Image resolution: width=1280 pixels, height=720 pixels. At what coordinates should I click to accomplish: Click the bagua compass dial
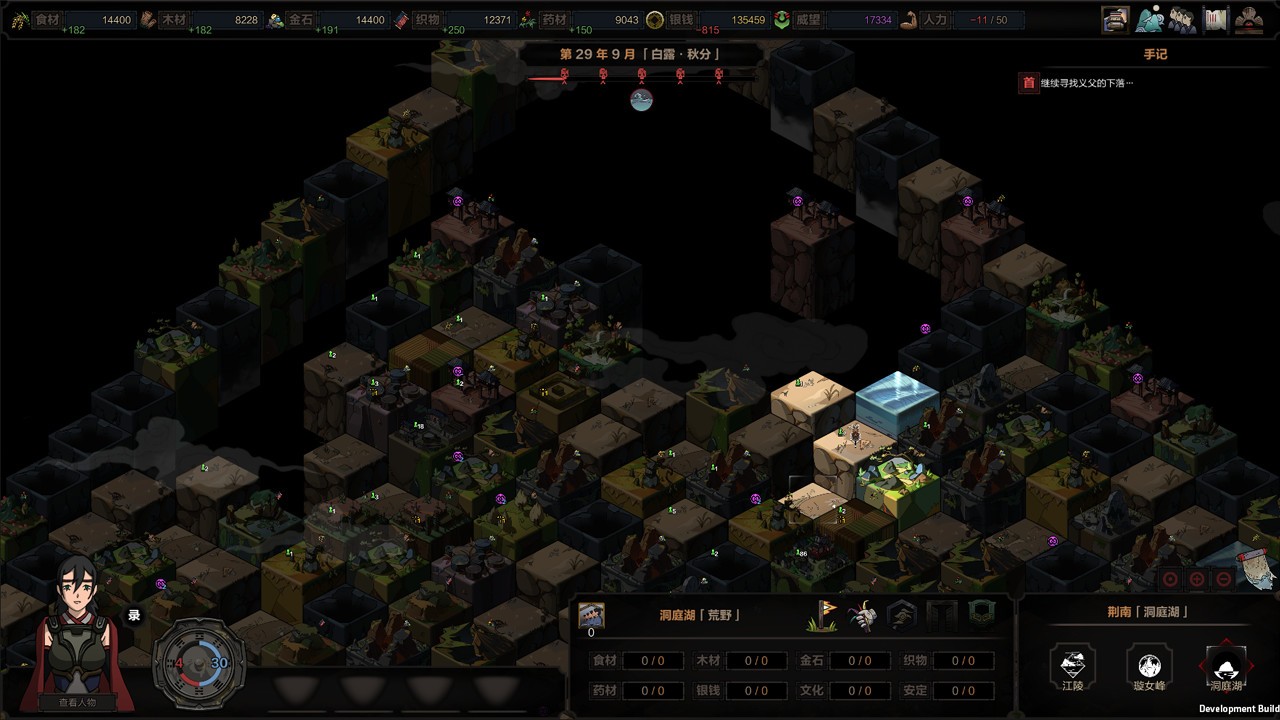(x=198, y=662)
